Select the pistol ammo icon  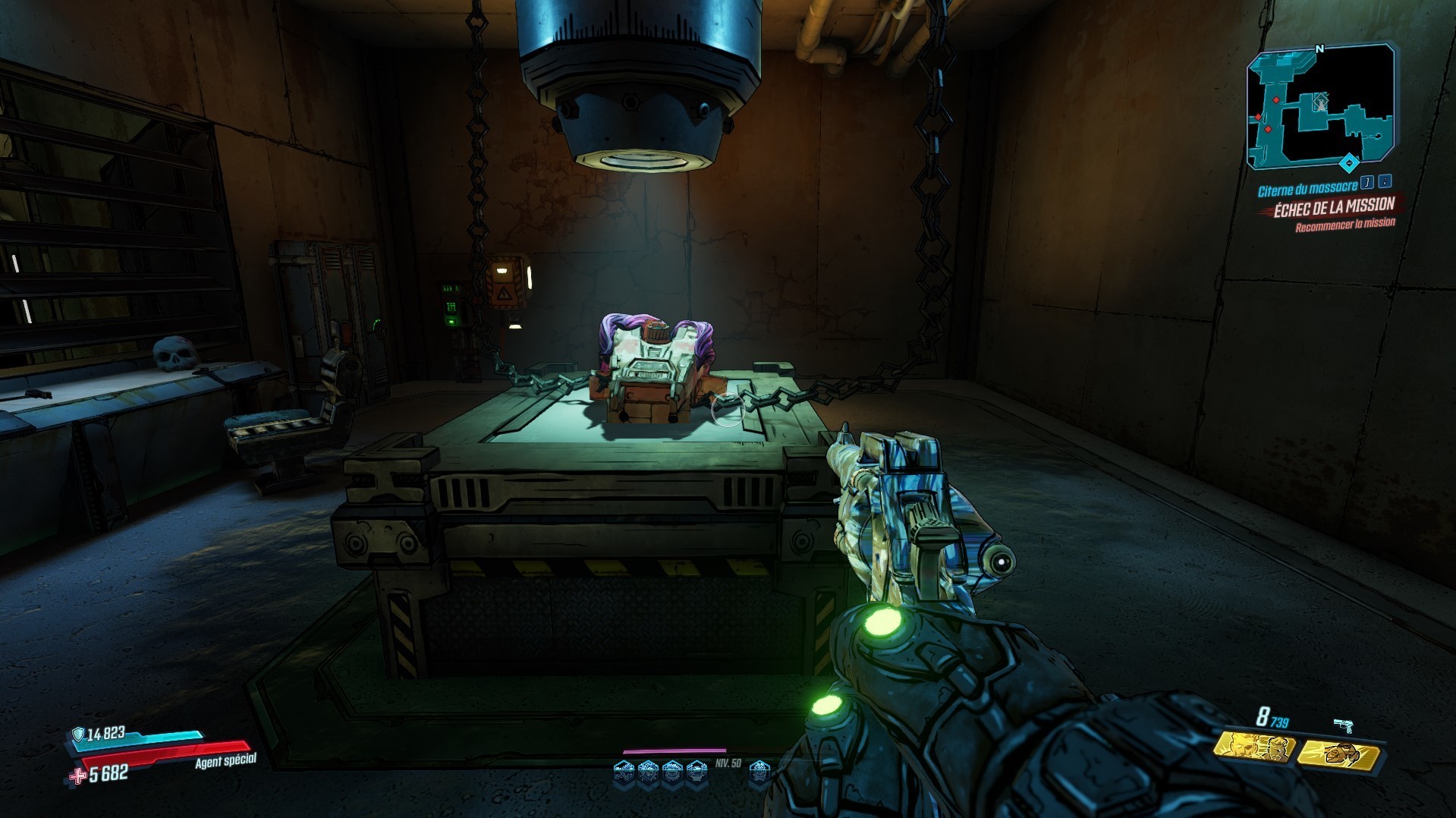pyautogui.click(x=1343, y=723)
